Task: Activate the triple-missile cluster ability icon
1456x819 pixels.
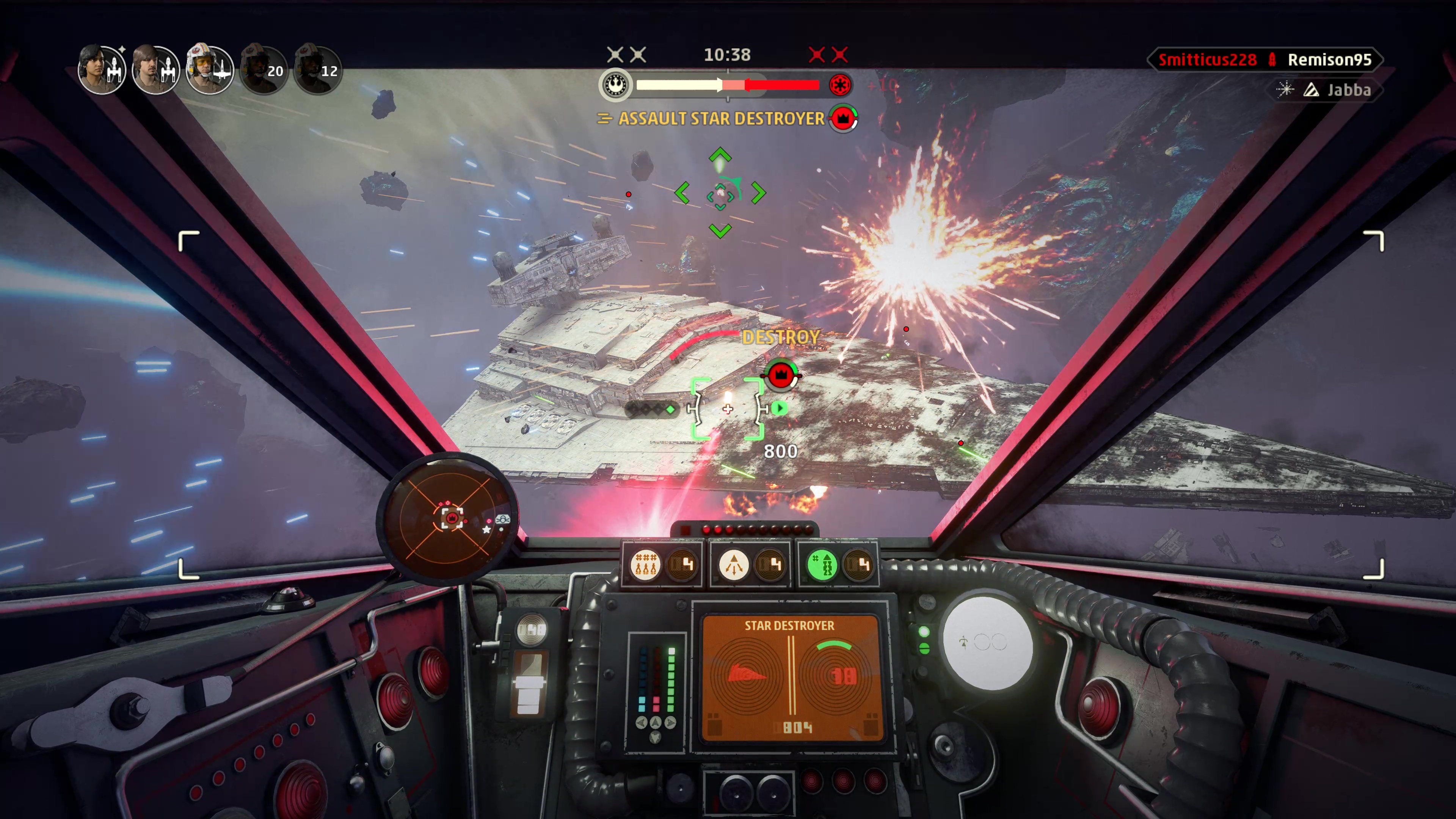Action: tap(645, 565)
